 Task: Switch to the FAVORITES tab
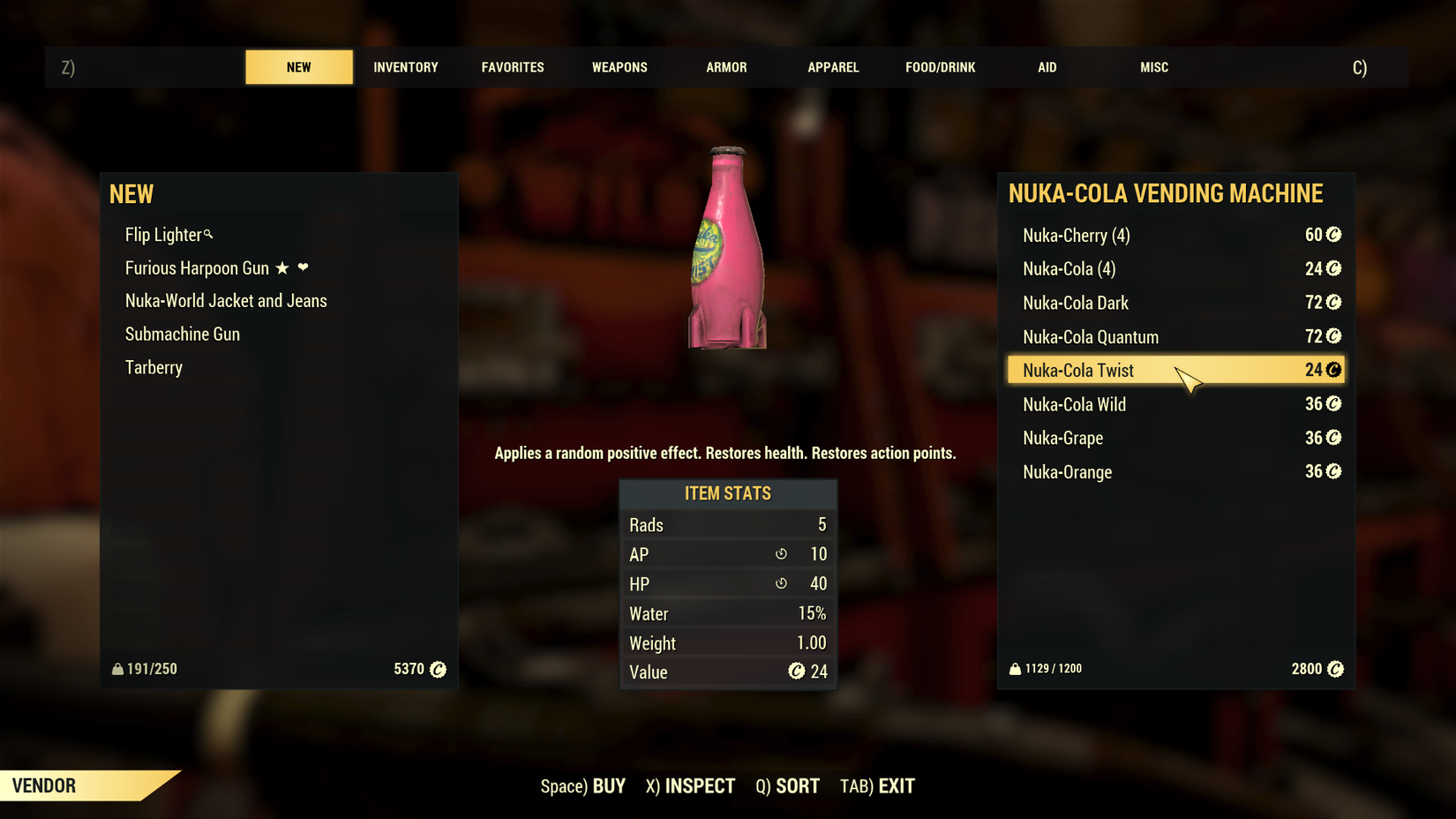pyautogui.click(x=513, y=66)
